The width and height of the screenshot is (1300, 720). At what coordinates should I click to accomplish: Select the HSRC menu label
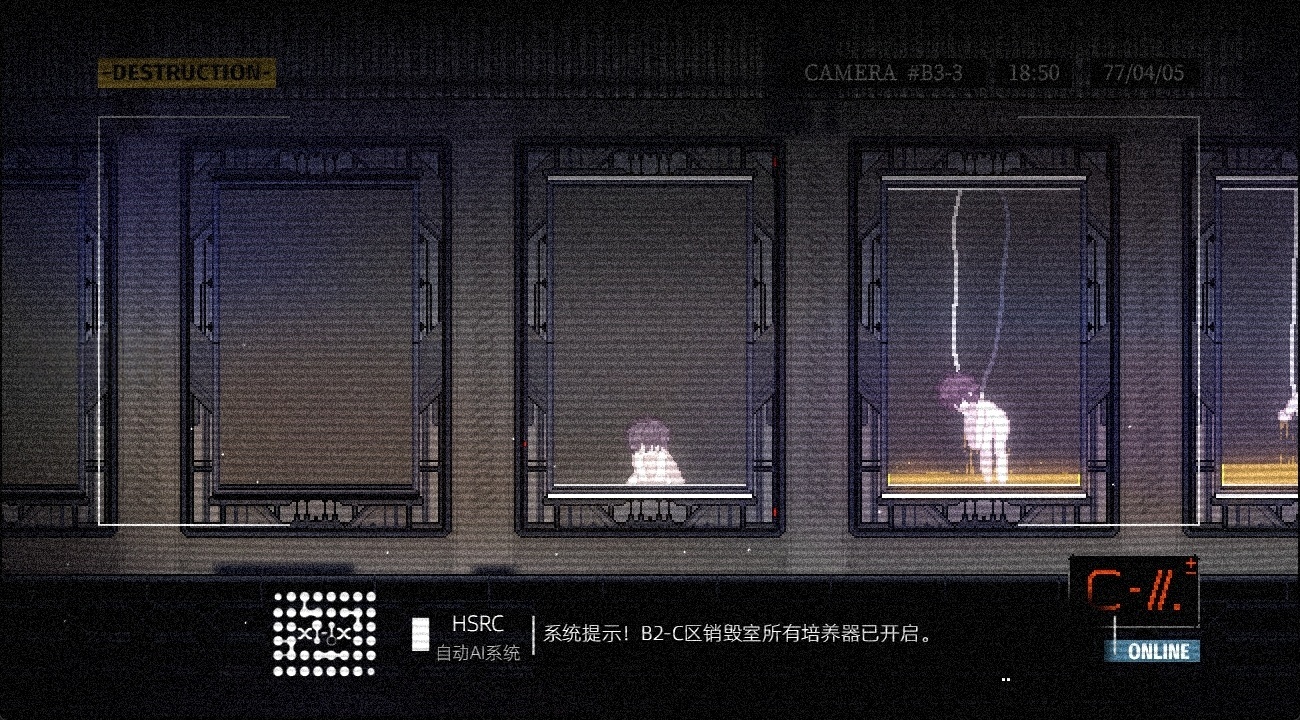[478, 624]
